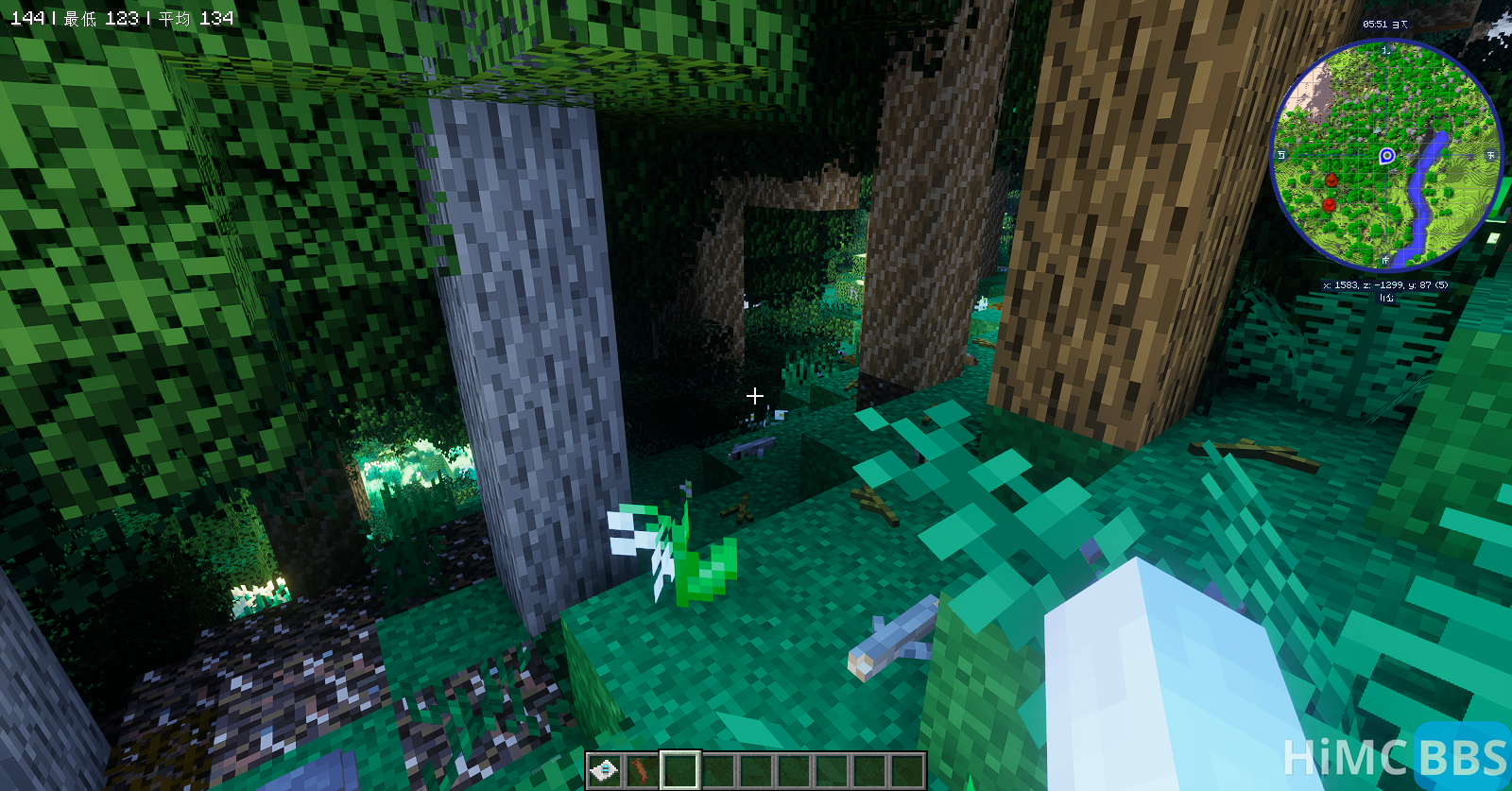Image resolution: width=1512 pixels, height=791 pixels.
Task: Select the brown stick item hotbar slot
Action: coord(642,770)
